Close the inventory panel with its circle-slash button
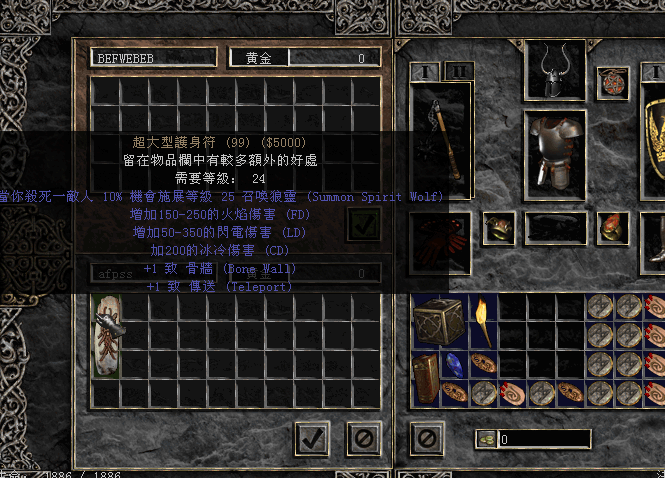This screenshot has width=665, height=478. point(427,437)
